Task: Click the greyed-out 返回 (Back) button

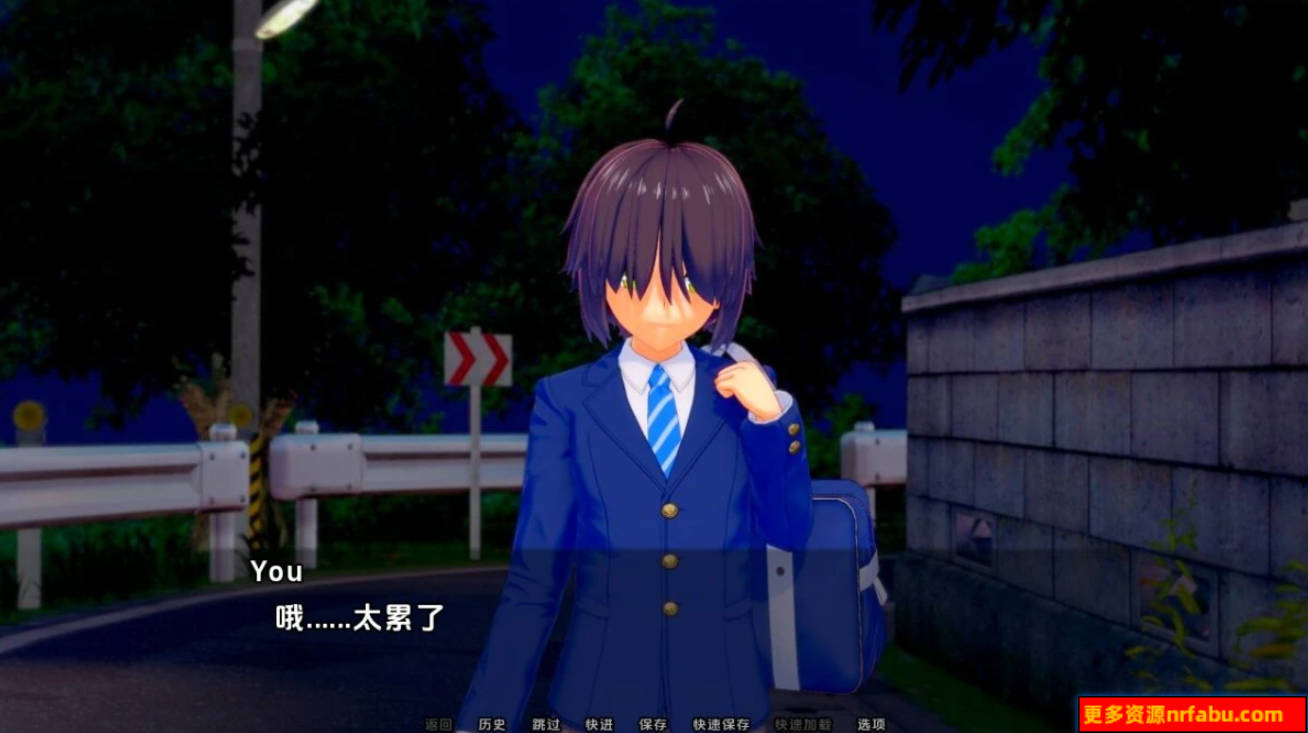Action: point(439,724)
